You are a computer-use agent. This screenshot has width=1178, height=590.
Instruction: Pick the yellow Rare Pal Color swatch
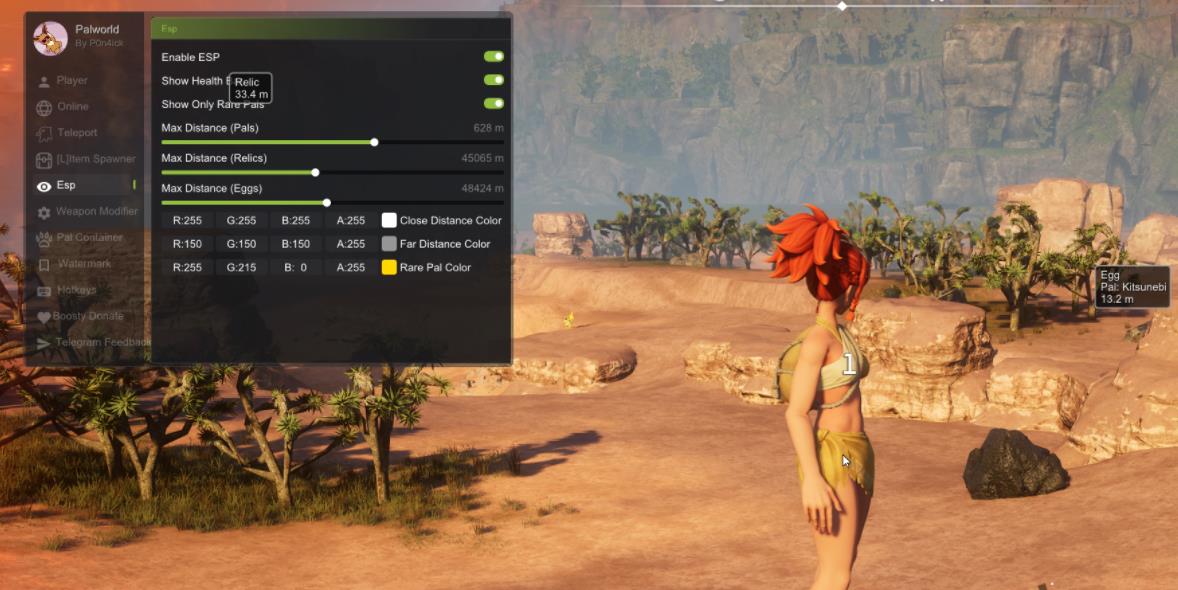(389, 267)
